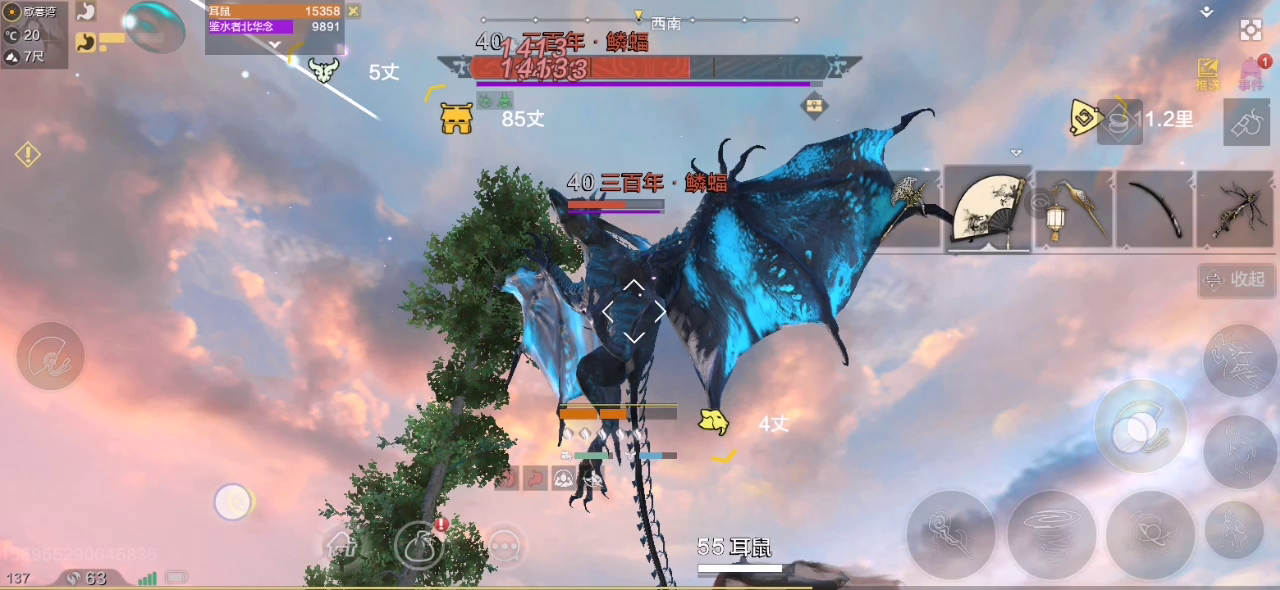1280x590 pixels.
Task: Cast the wind gust skill
Action: click(950, 534)
